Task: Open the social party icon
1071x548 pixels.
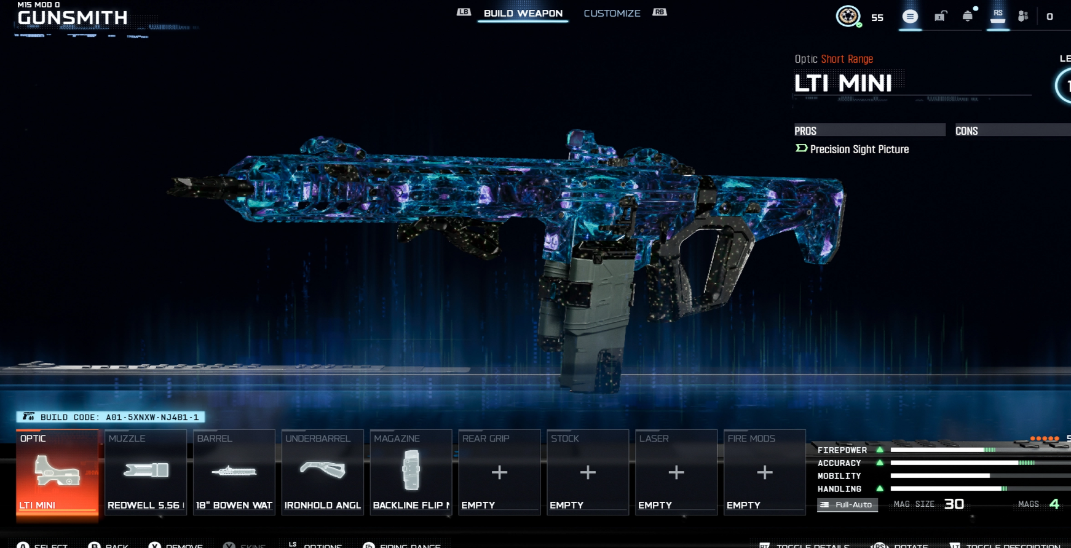Action: (x=1023, y=16)
